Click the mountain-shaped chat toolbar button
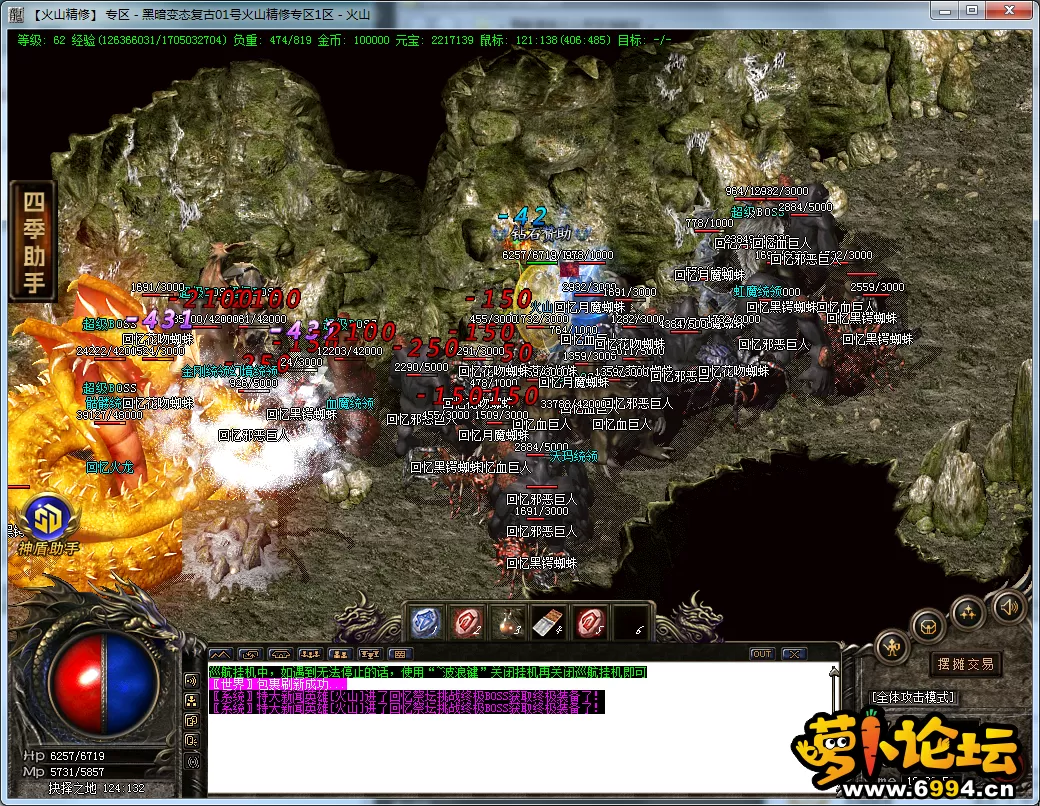 [x=220, y=654]
